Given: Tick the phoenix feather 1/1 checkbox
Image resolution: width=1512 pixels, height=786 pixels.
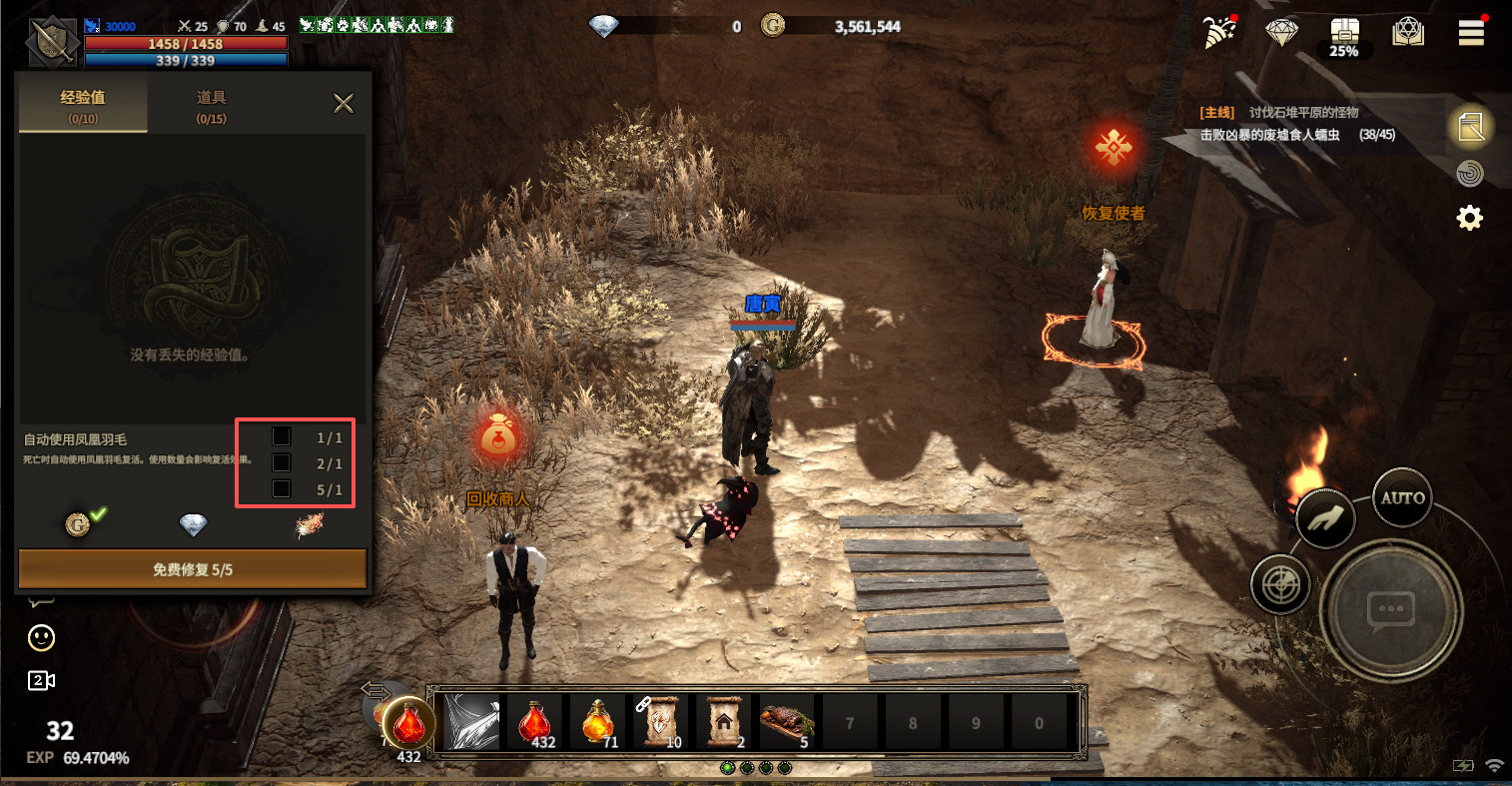Looking at the screenshot, I should [282, 436].
